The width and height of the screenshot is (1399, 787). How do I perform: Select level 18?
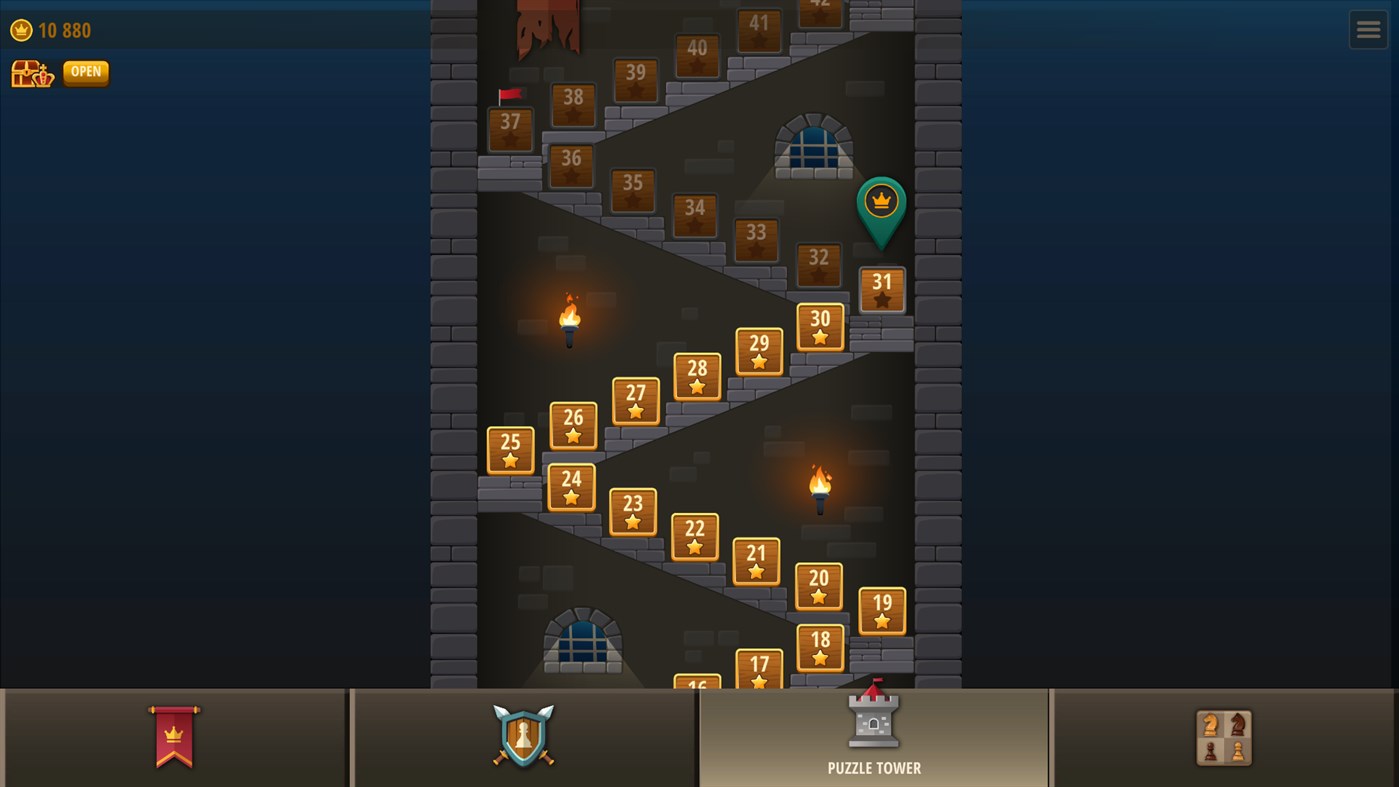[x=820, y=648]
